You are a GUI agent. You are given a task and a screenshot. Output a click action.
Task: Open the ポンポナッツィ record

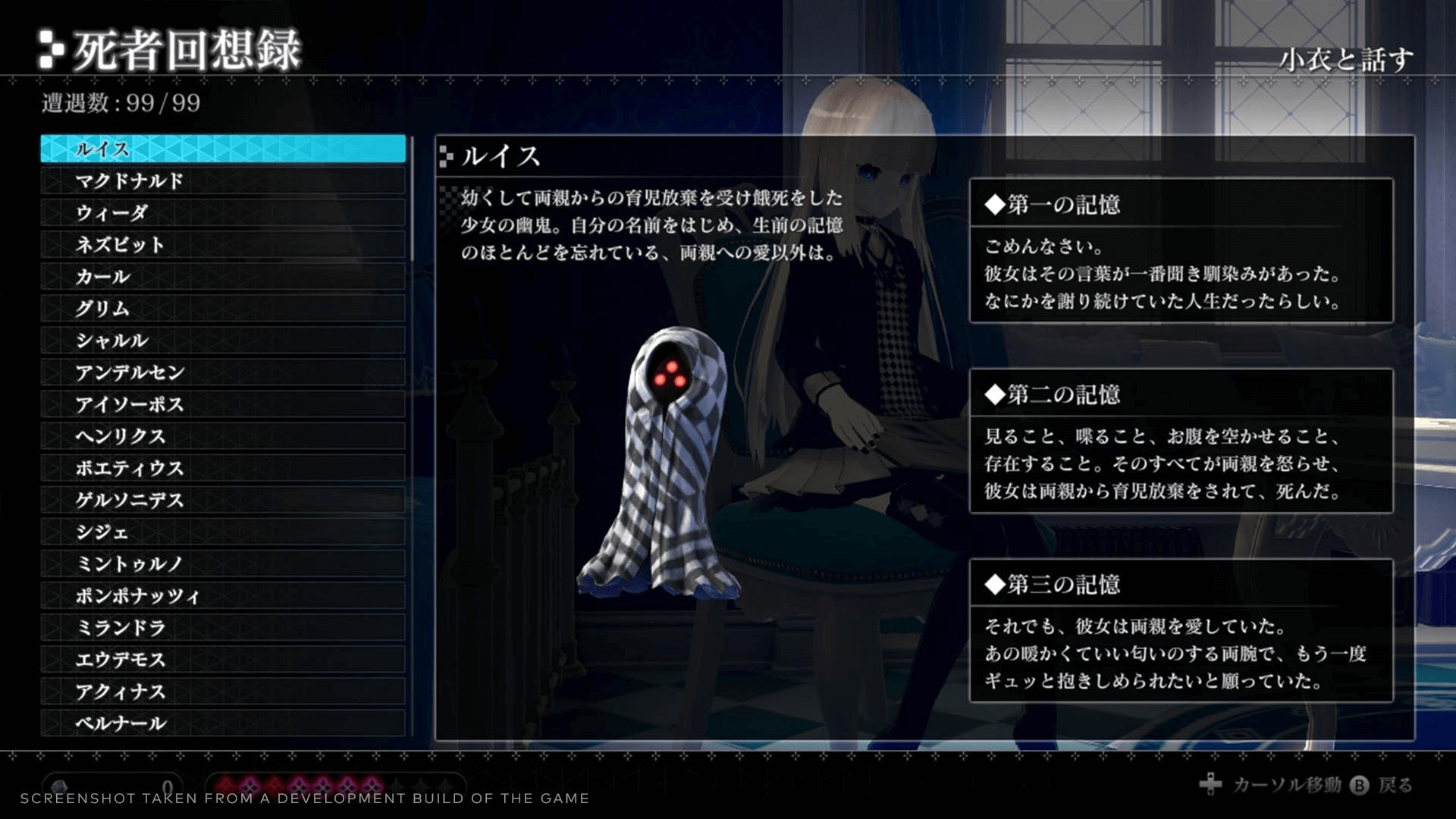[x=223, y=596]
